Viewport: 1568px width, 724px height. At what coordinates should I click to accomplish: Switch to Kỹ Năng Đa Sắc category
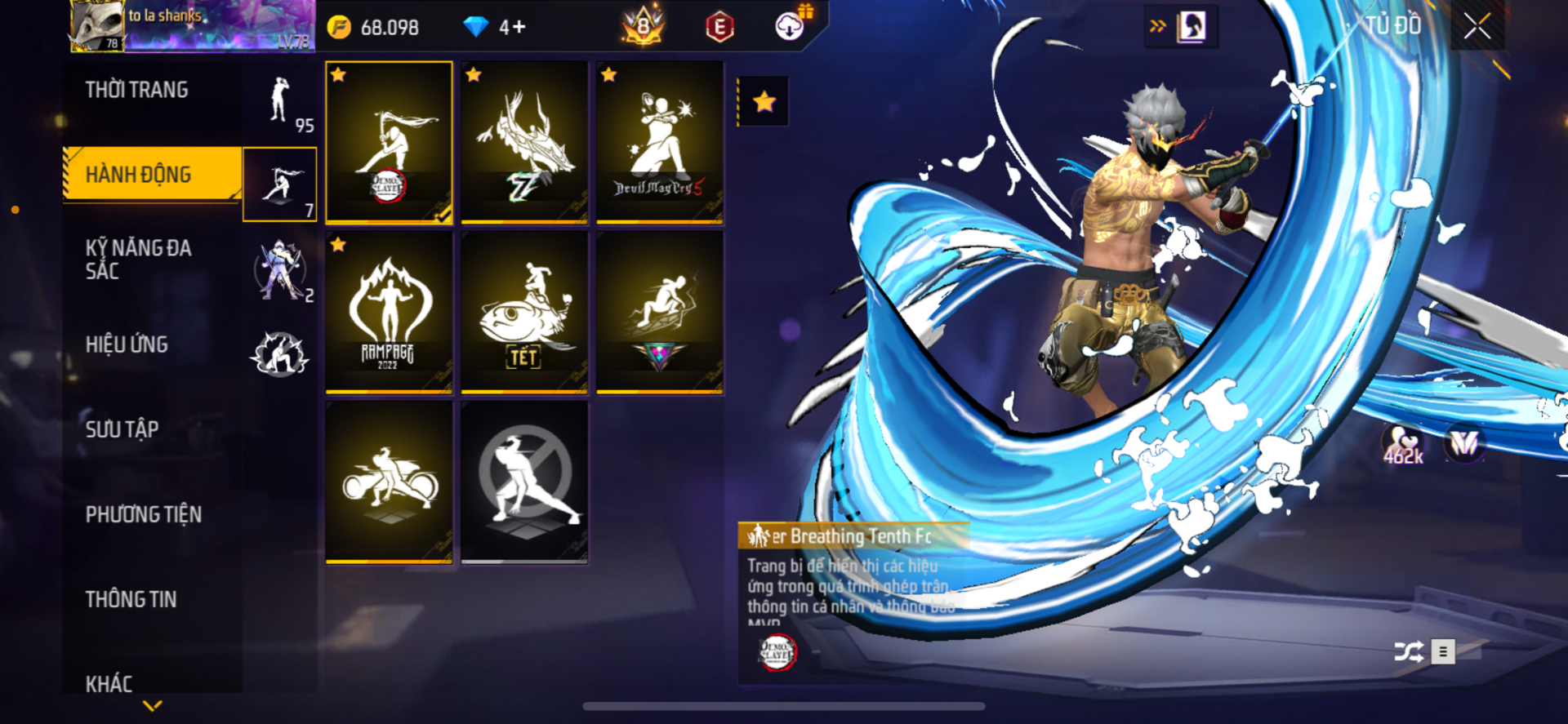139,260
